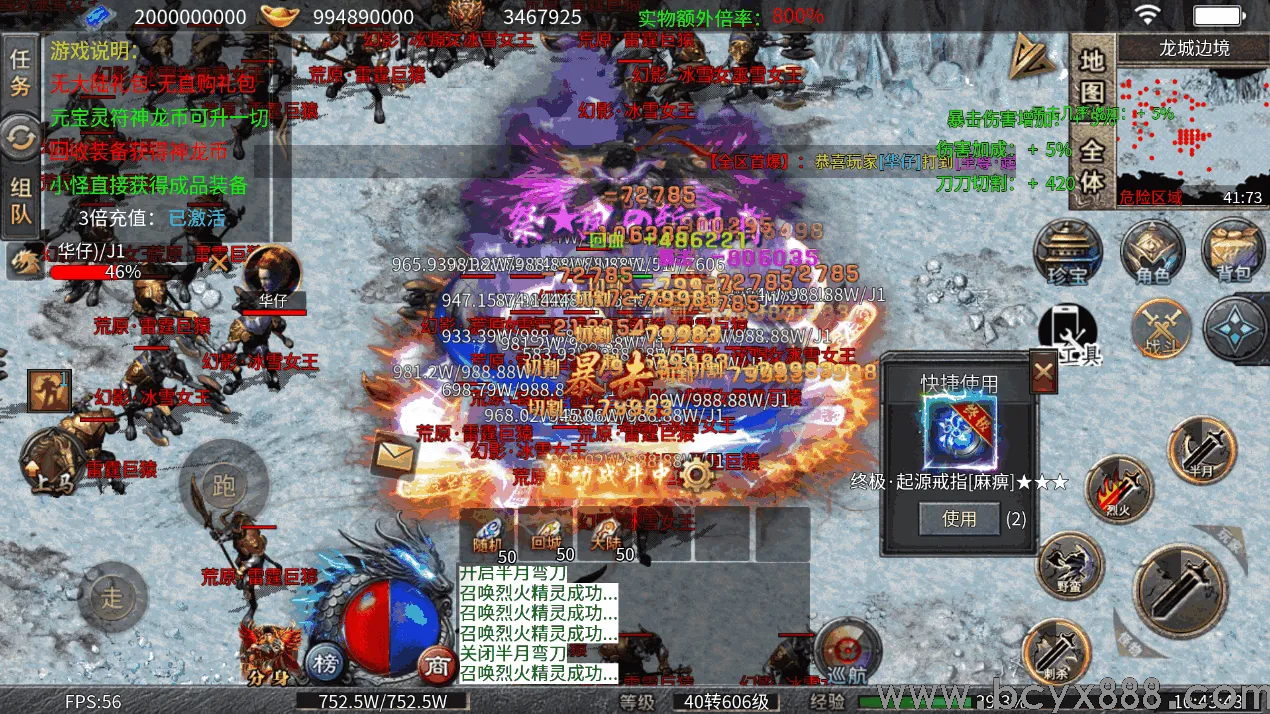The width and height of the screenshot is (1270, 714).
Task: Open the 珍宝 treasure menu
Action: pyautogui.click(x=1068, y=252)
